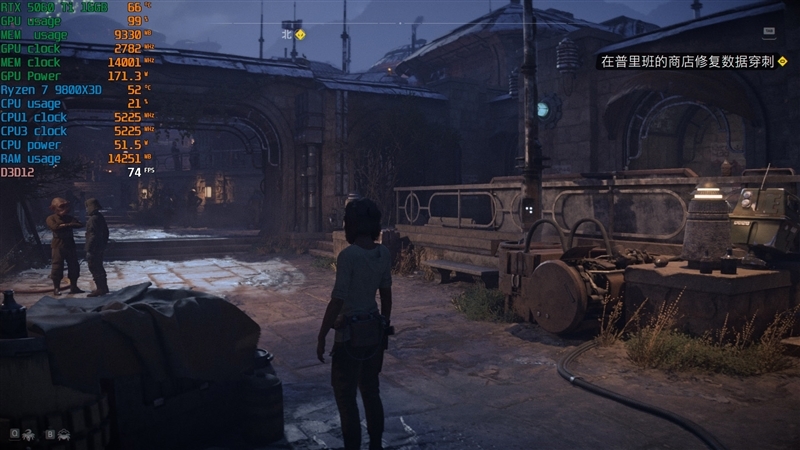Click the Nix companion command icon
This screenshot has height=450, width=800.
28,434
